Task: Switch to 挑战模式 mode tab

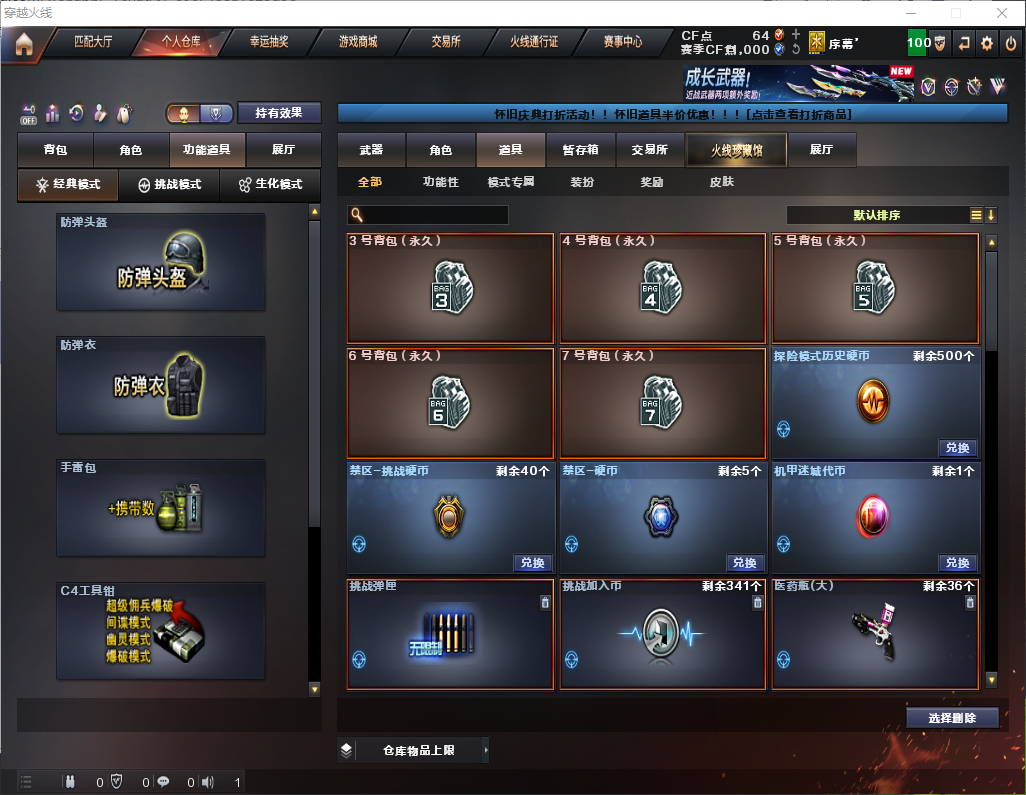Action: (170, 185)
